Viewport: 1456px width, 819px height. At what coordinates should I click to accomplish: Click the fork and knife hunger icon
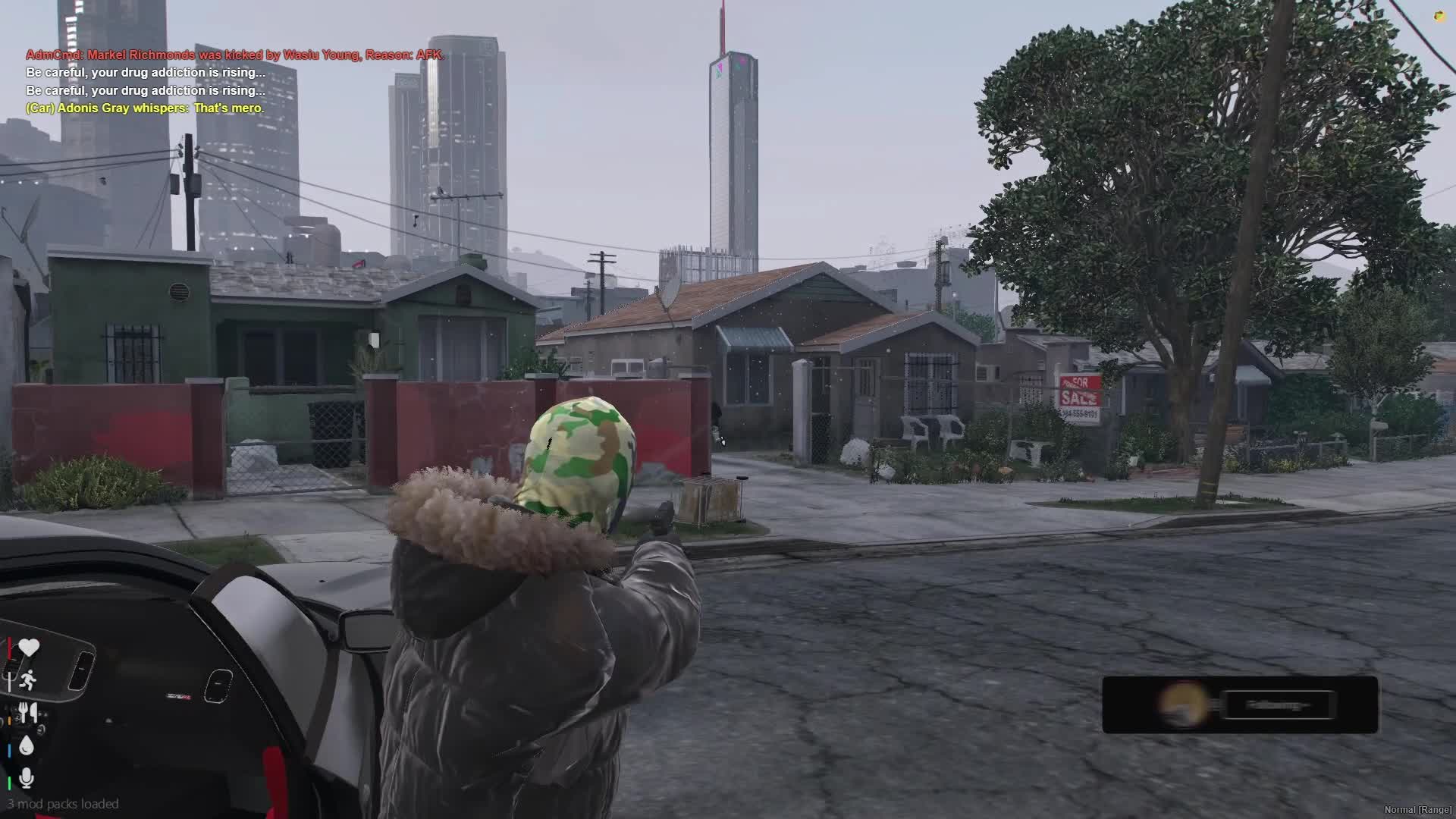click(x=28, y=712)
